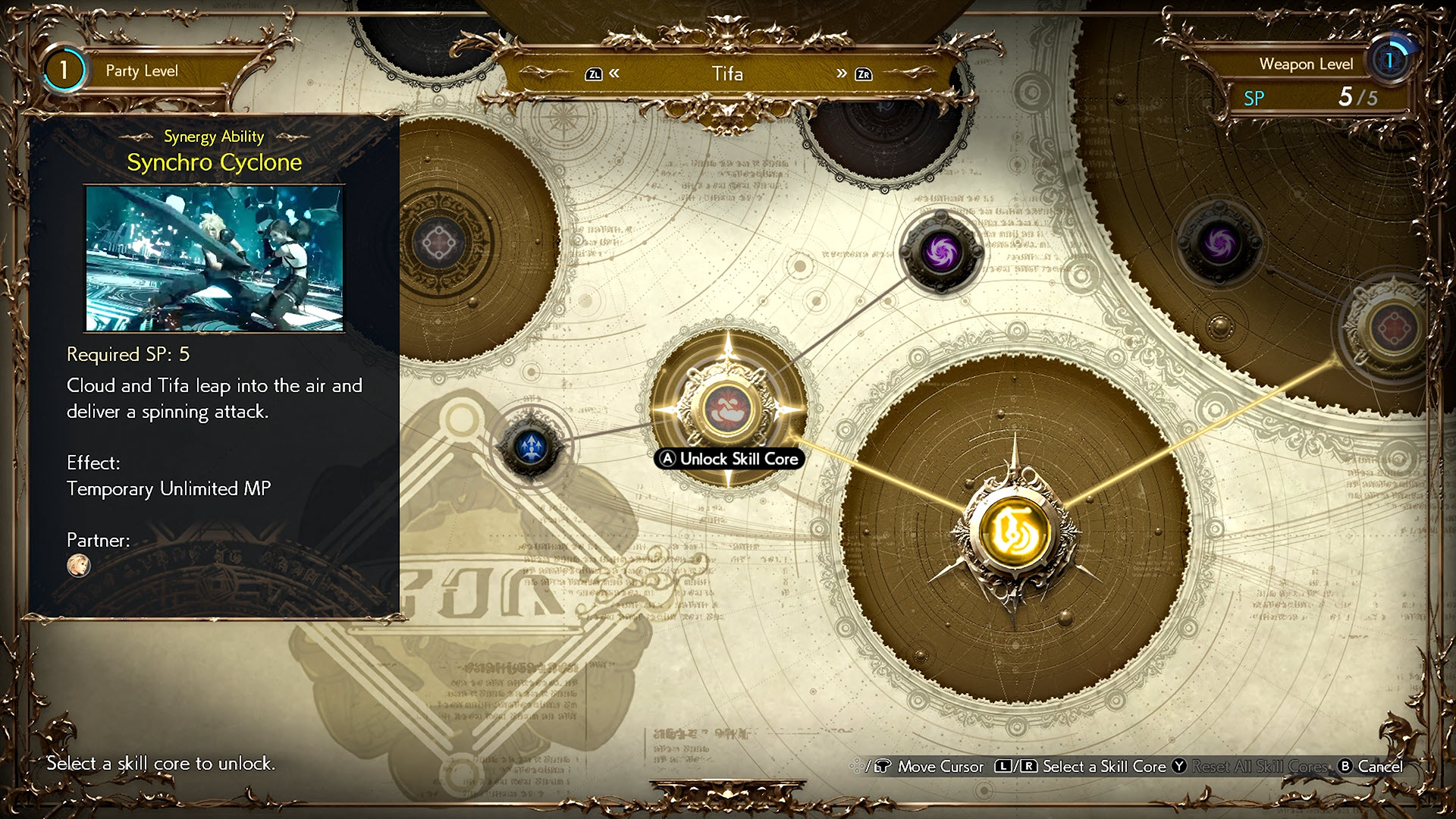Reset All Skill Cores

coord(1250,767)
